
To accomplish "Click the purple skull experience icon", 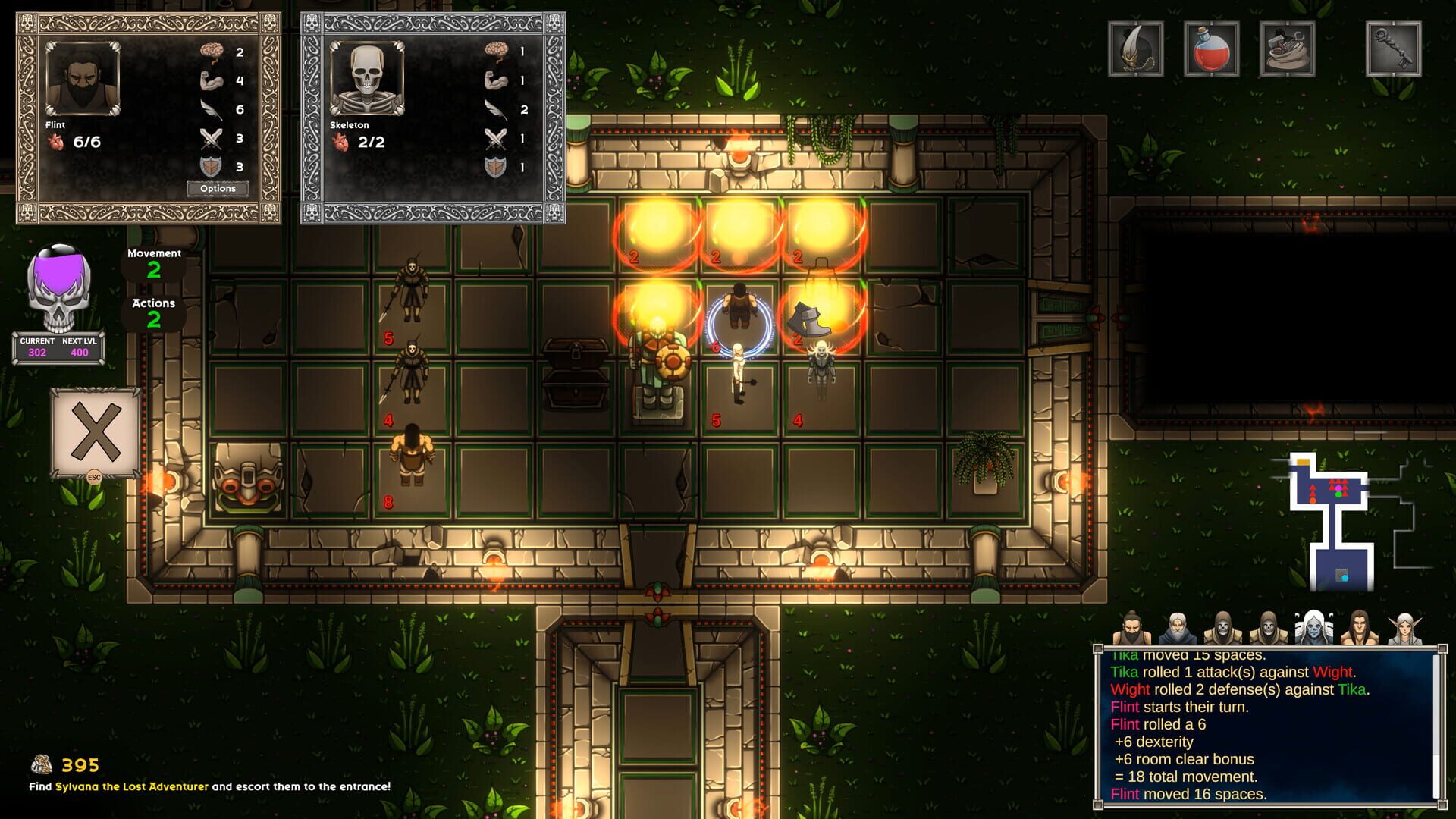I will click(x=58, y=288).
